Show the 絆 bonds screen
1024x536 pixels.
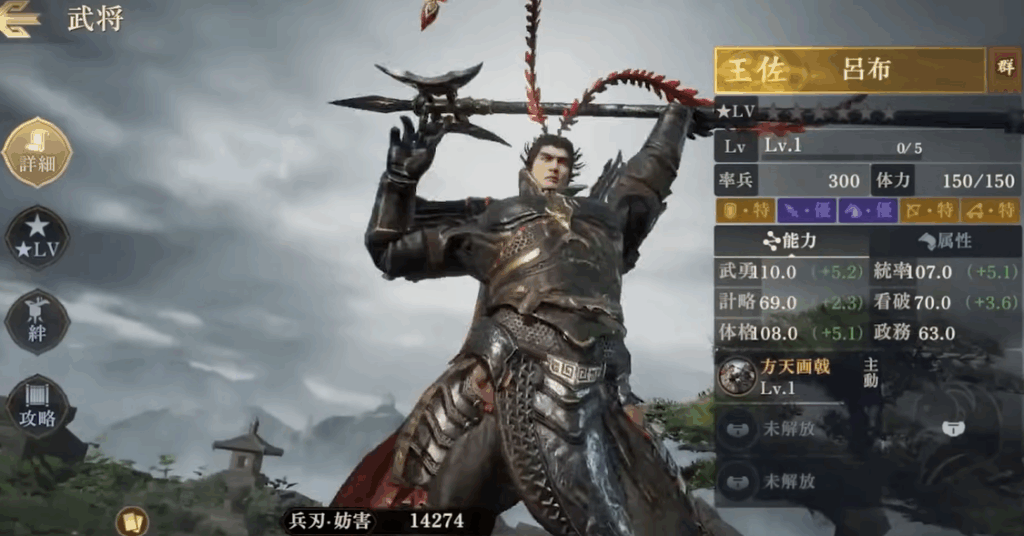[37, 322]
